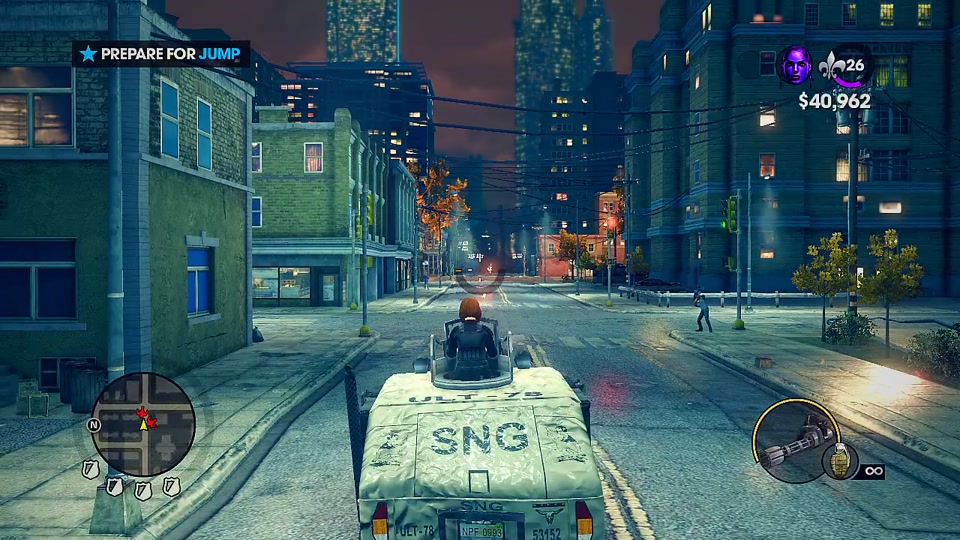Click the Saints fleur-de-lis respect icon
960x540 pixels.
pos(832,66)
